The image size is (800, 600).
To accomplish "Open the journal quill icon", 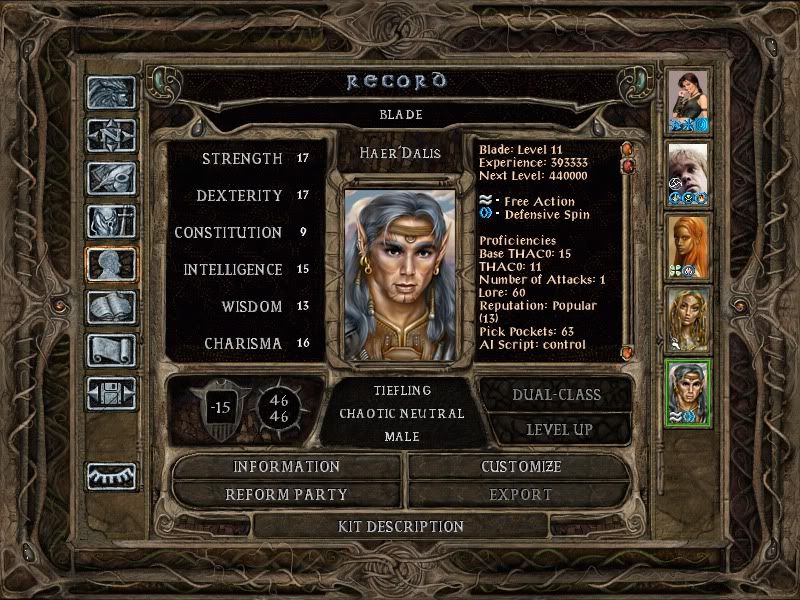I will click(110, 178).
